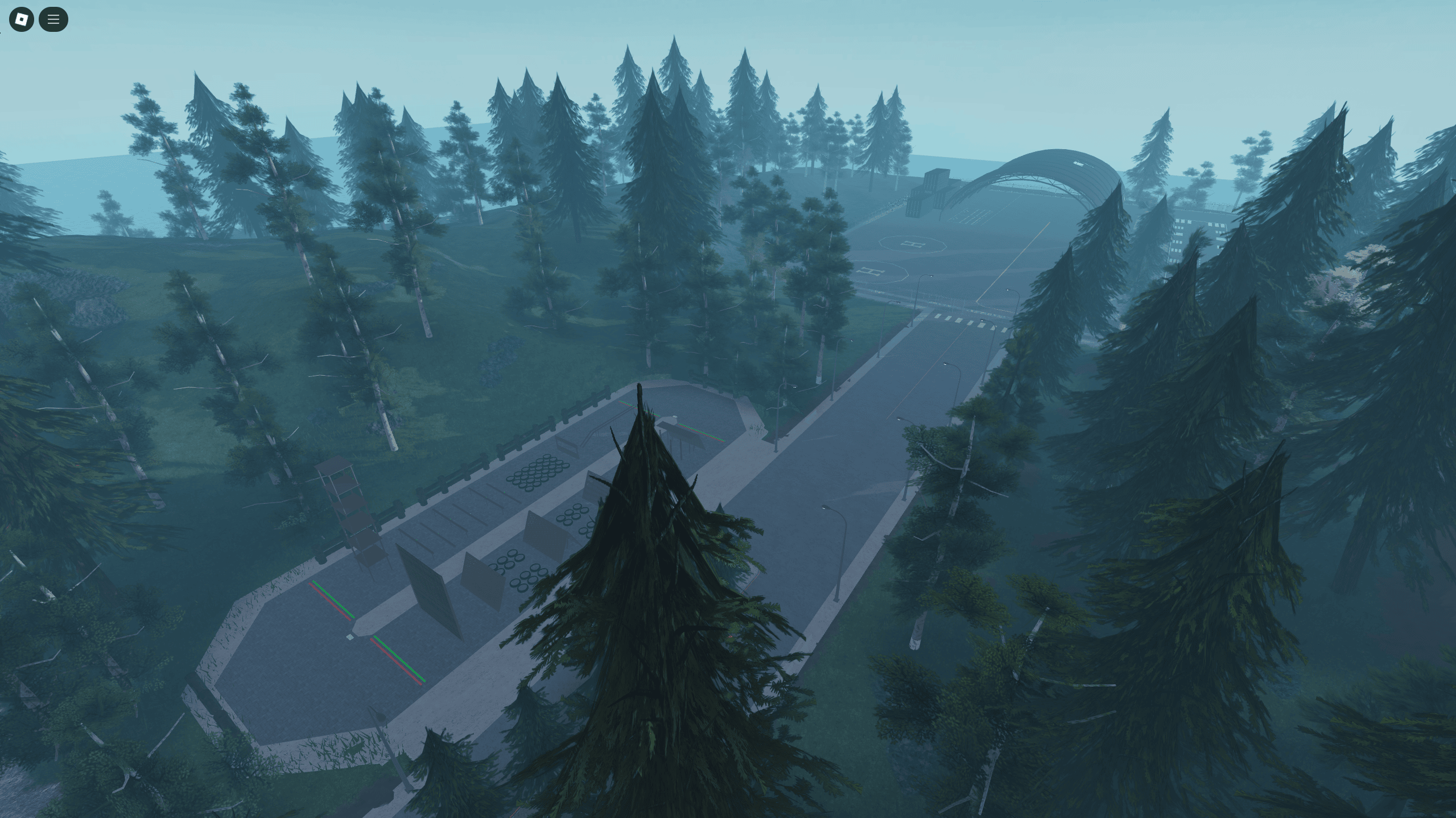This screenshot has height=818, width=1456.
Task: Select the tire run grid on the training course
Action: [x=539, y=472]
